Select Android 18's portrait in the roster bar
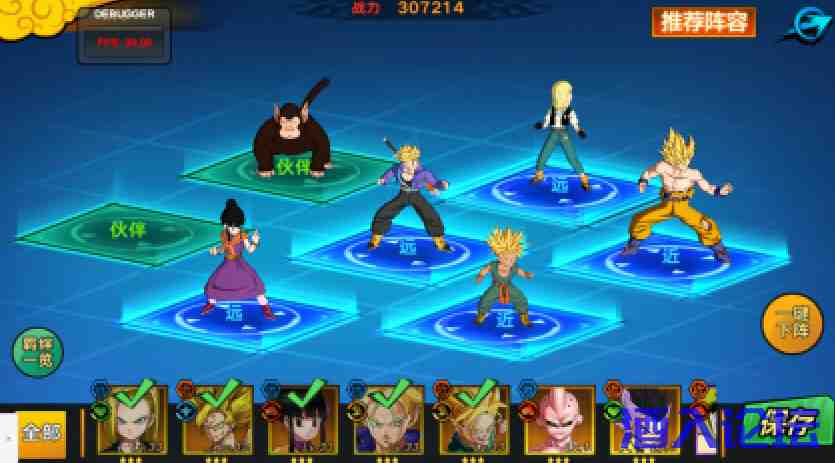This screenshot has width=835, height=463. [x=133, y=418]
